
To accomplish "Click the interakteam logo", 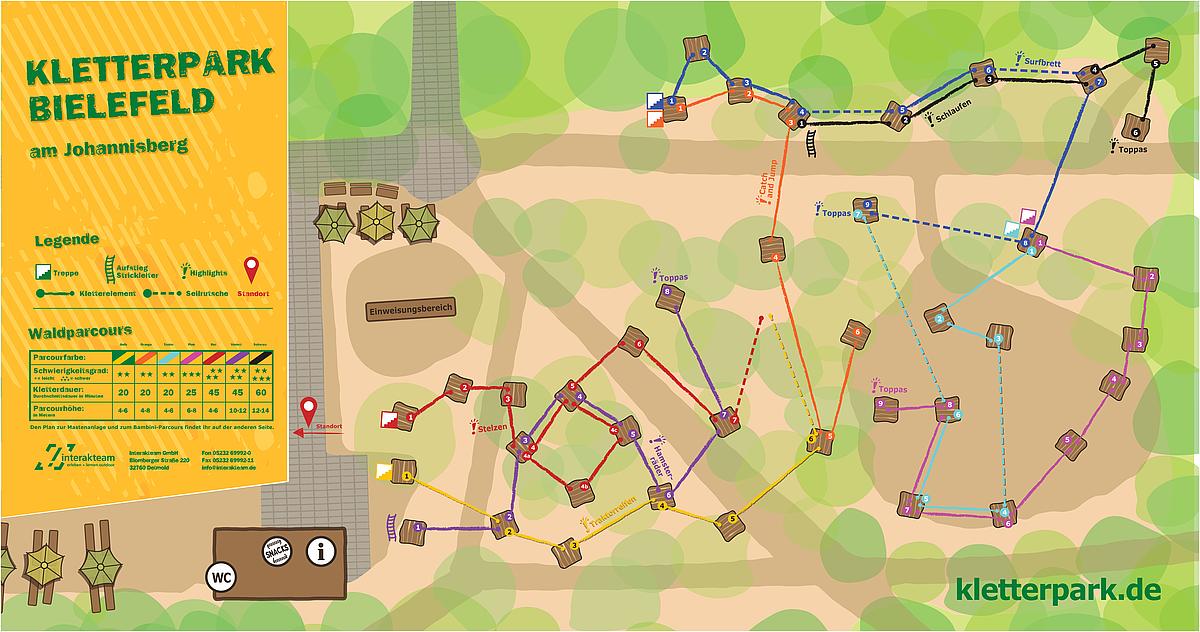I will 74,459.
